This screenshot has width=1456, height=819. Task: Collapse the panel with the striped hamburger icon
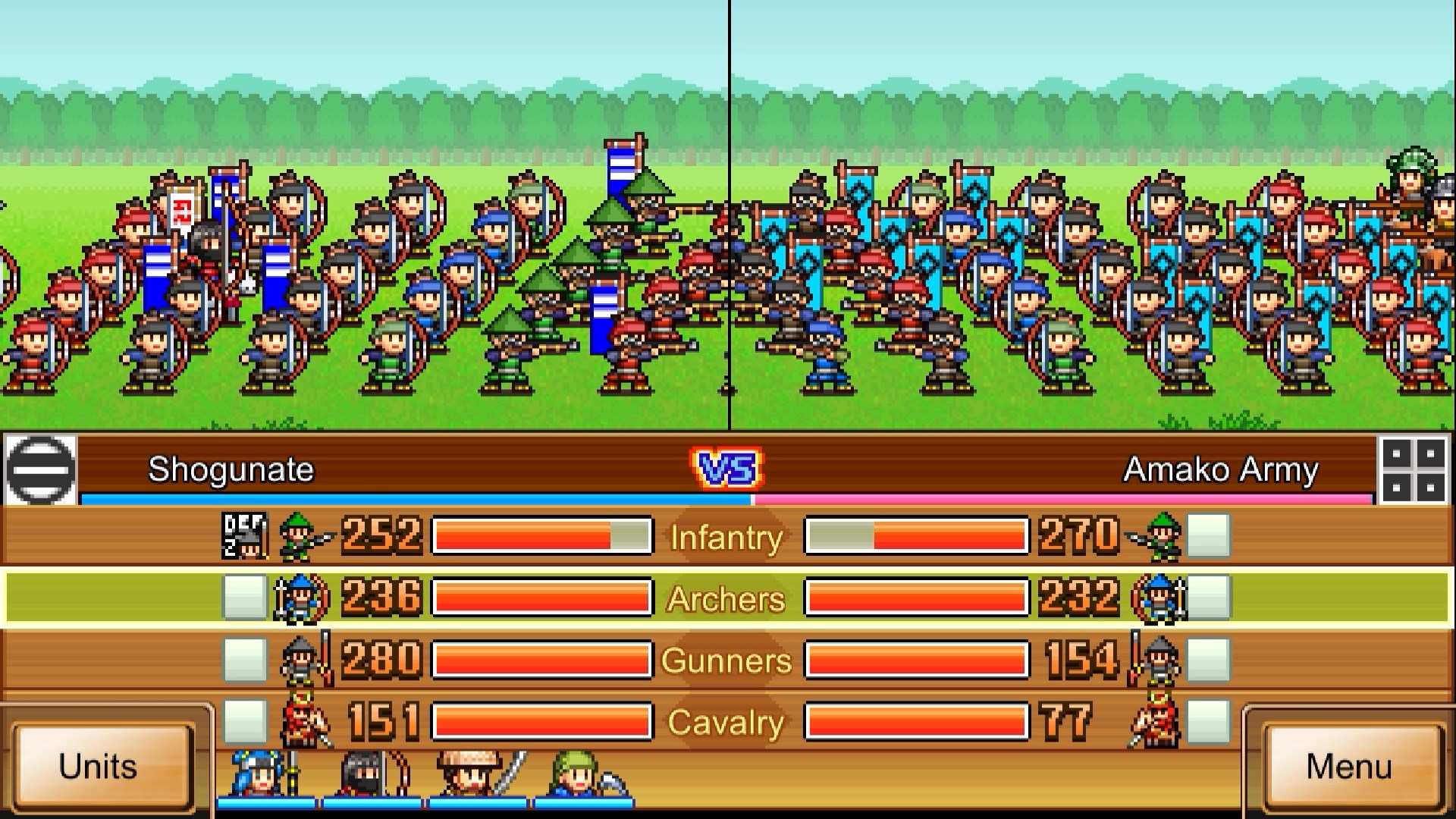point(39,469)
